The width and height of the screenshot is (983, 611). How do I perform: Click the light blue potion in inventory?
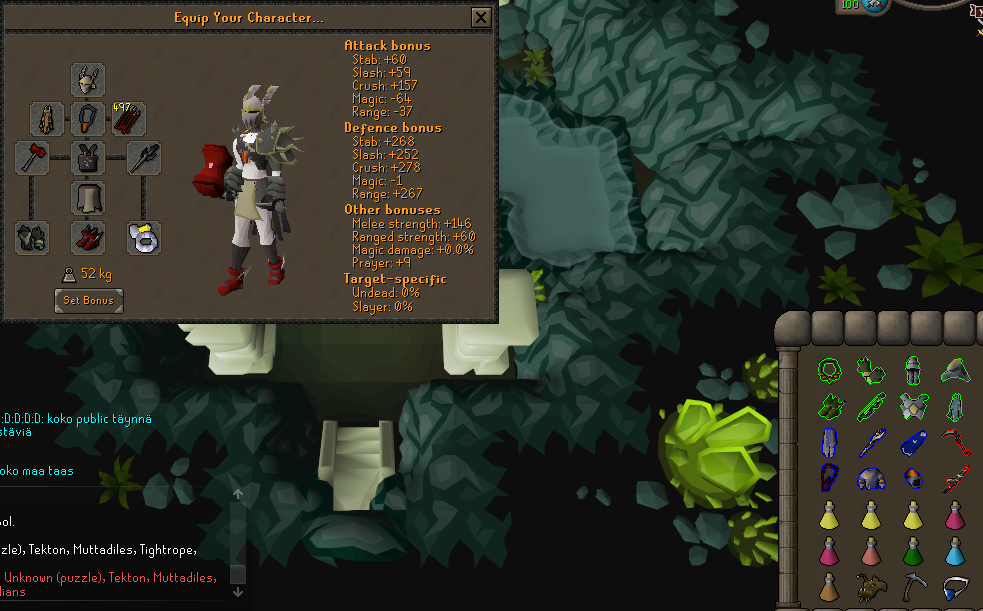[x=957, y=551]
